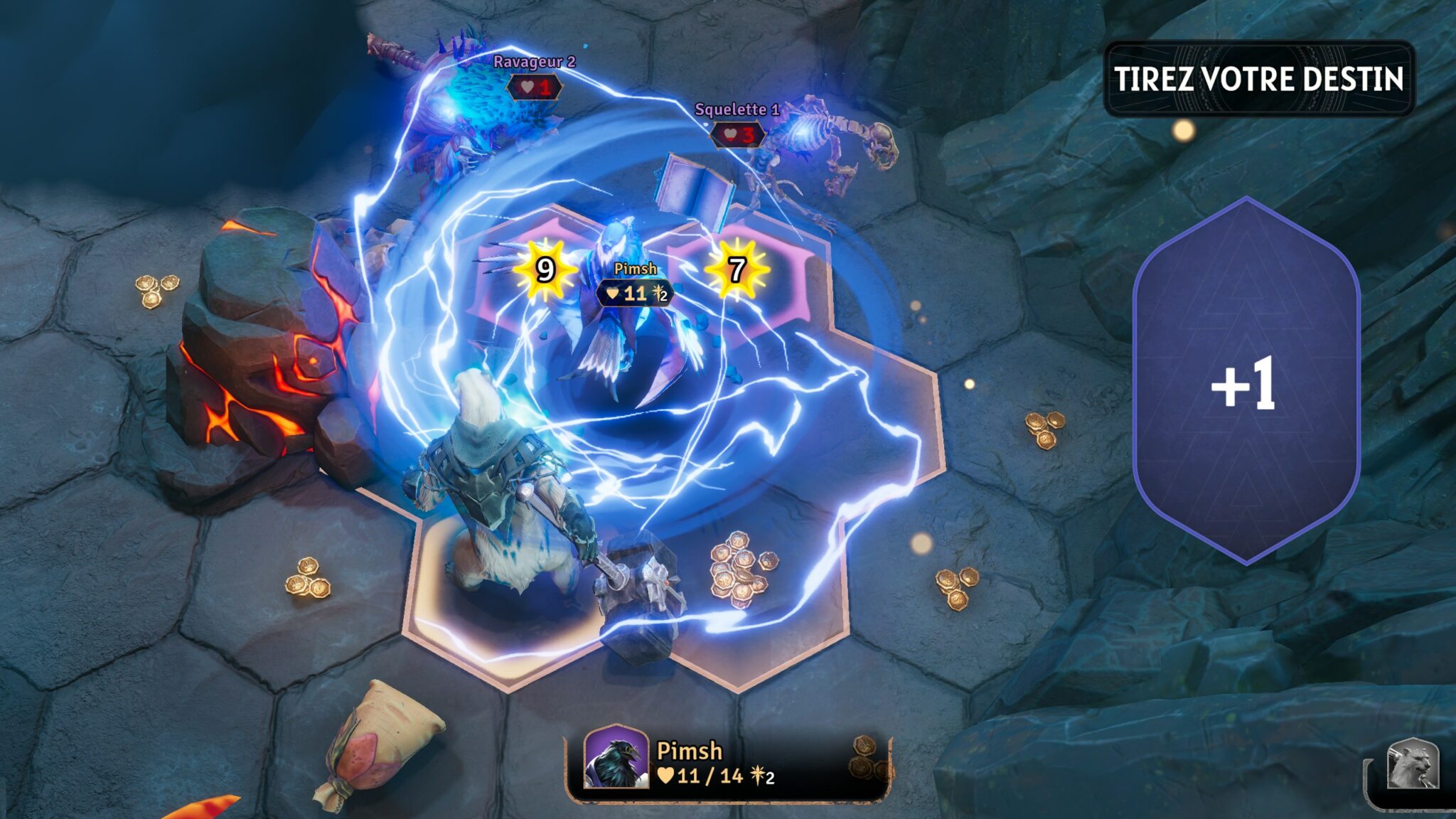Click the "Tirez votre destin" banner
The image size is (1456, 819).
pos(1258,78)
